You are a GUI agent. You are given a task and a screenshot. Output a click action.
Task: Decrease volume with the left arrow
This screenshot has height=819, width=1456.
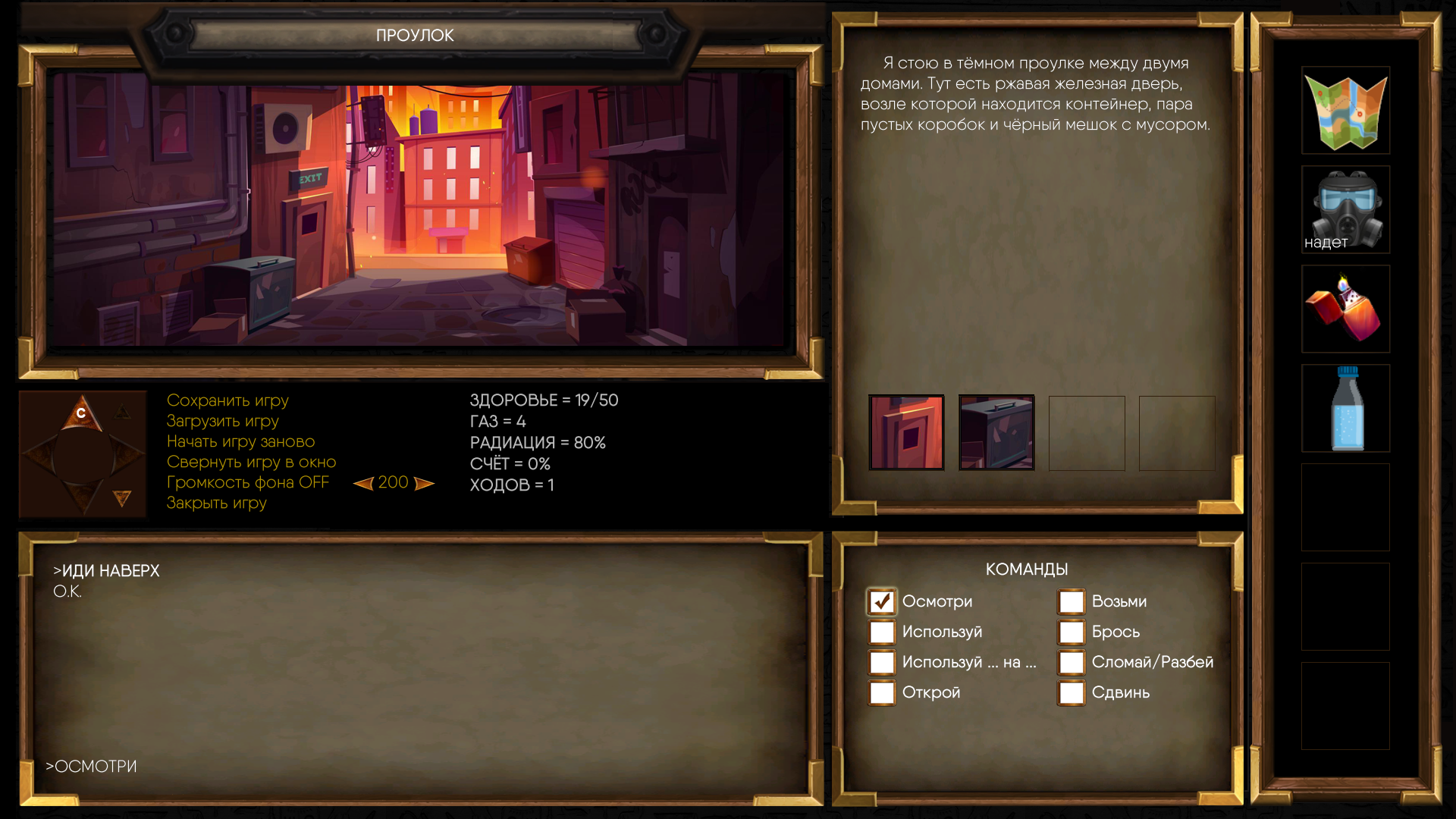pyautogui.click(x=364, y=483)
